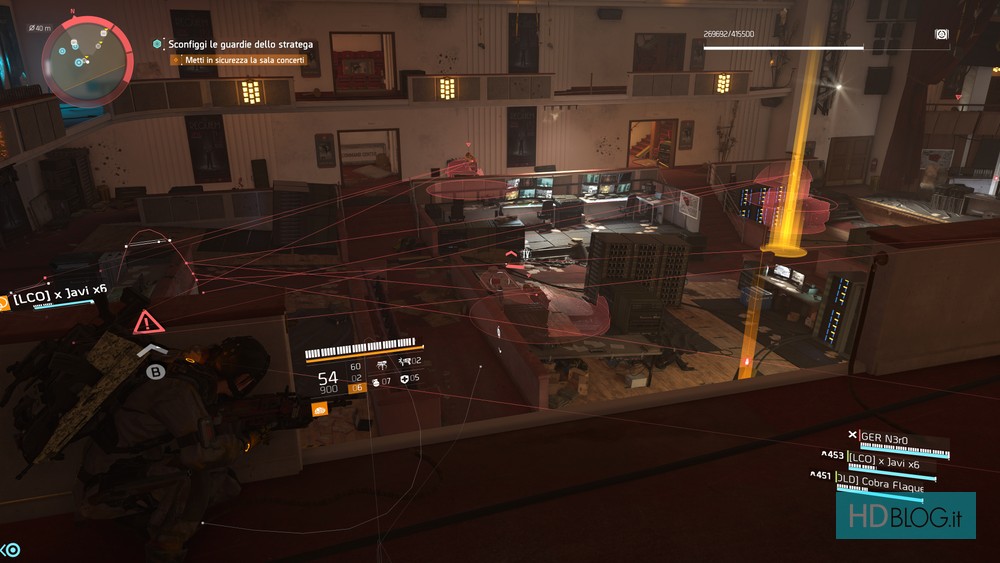
Task: Select the objective 'Sconfiggi le guardie dello stratega'
Action: [240, 44]
